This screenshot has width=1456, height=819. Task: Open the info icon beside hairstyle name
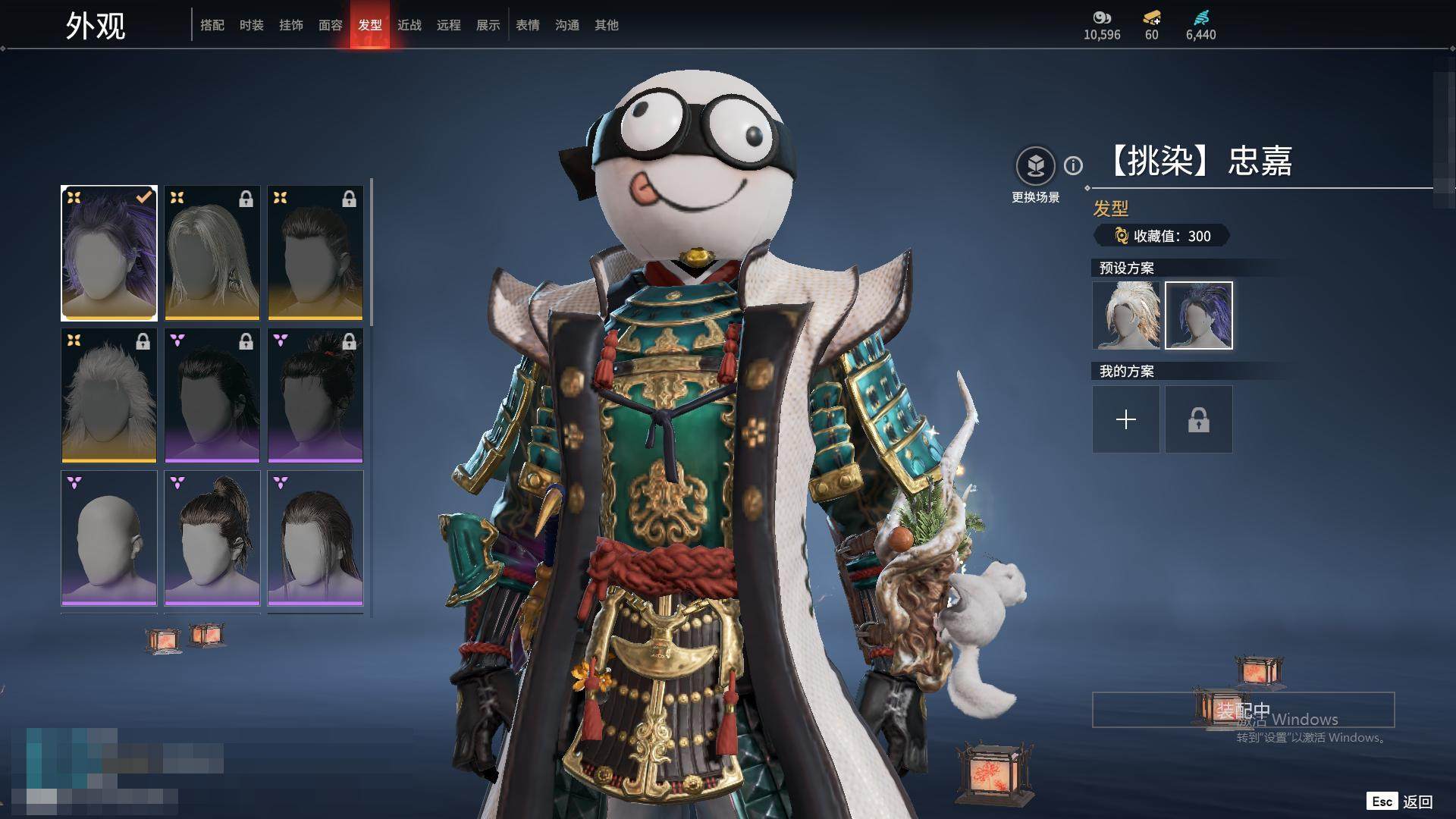[1073, 165]
